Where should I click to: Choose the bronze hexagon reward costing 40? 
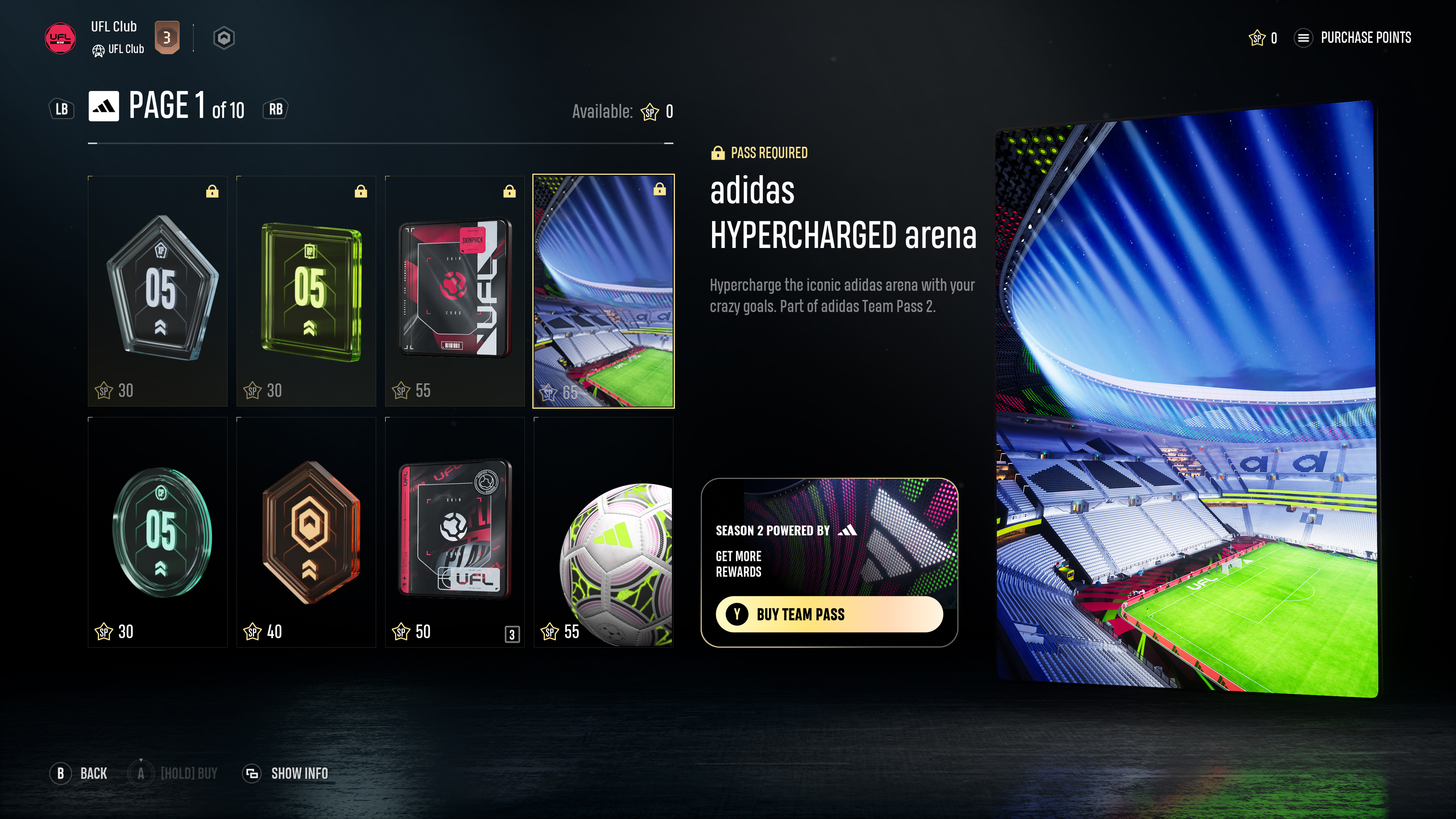point(306,532)
